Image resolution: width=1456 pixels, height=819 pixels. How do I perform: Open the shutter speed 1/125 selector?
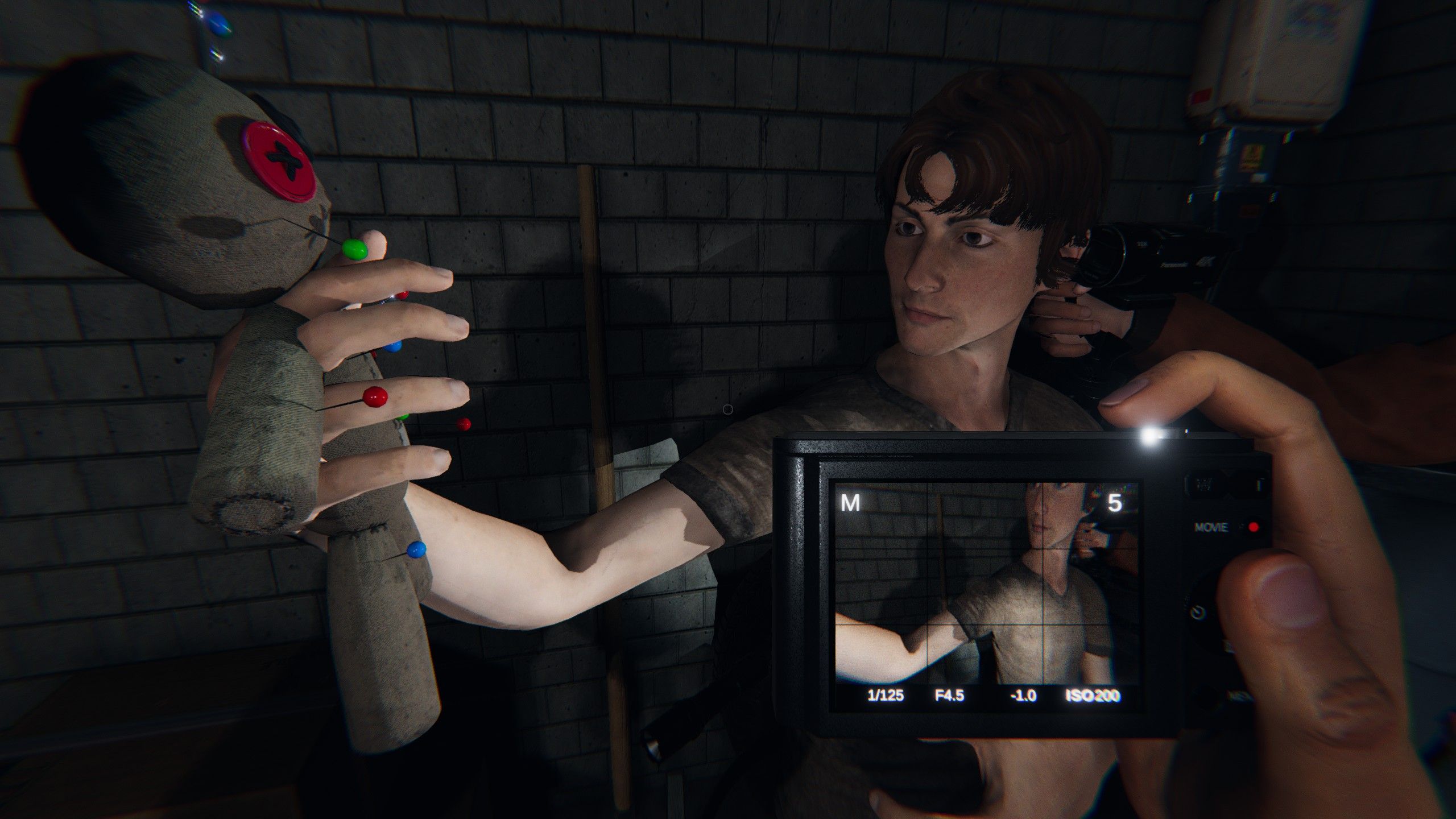[x=885, y=694]
